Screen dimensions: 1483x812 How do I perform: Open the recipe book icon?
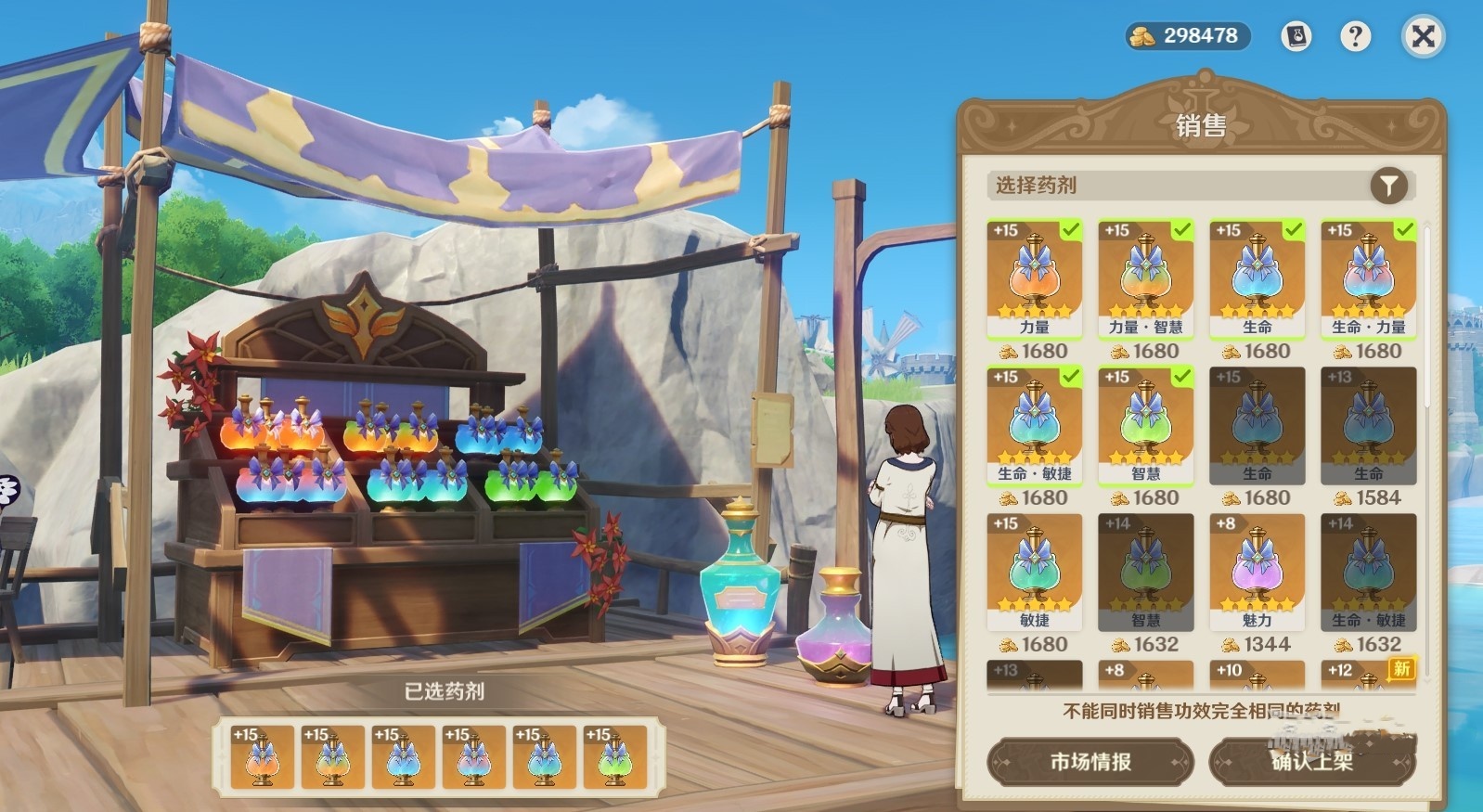[1296, 37]
